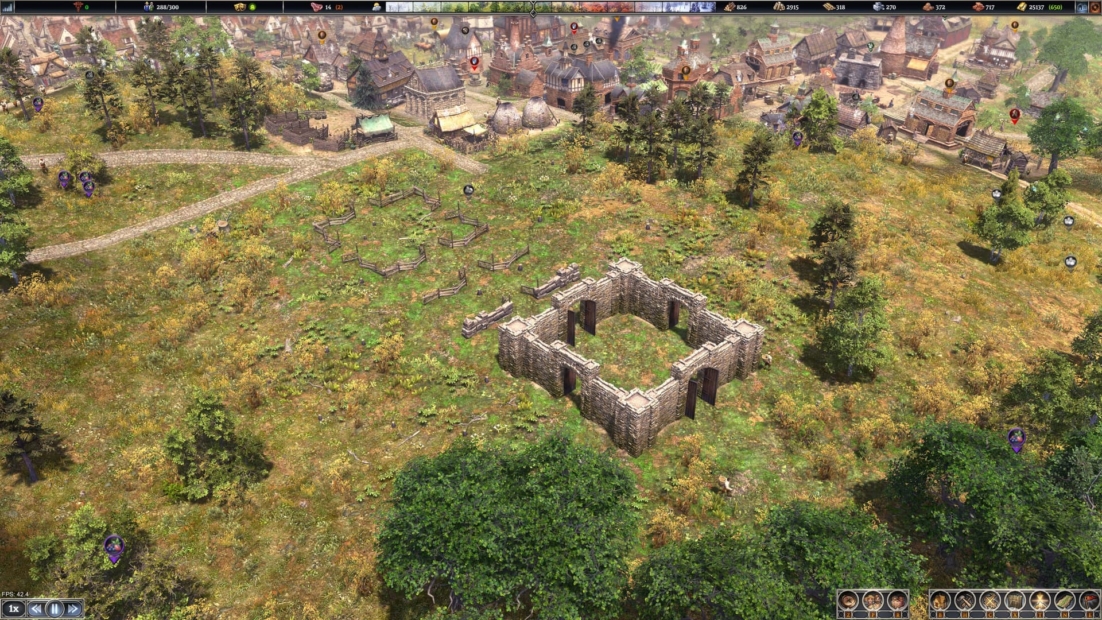Choose the wooden palisade fortification icon
1102x620 pixels.
pyautogui.click(x=1015, y=601)
